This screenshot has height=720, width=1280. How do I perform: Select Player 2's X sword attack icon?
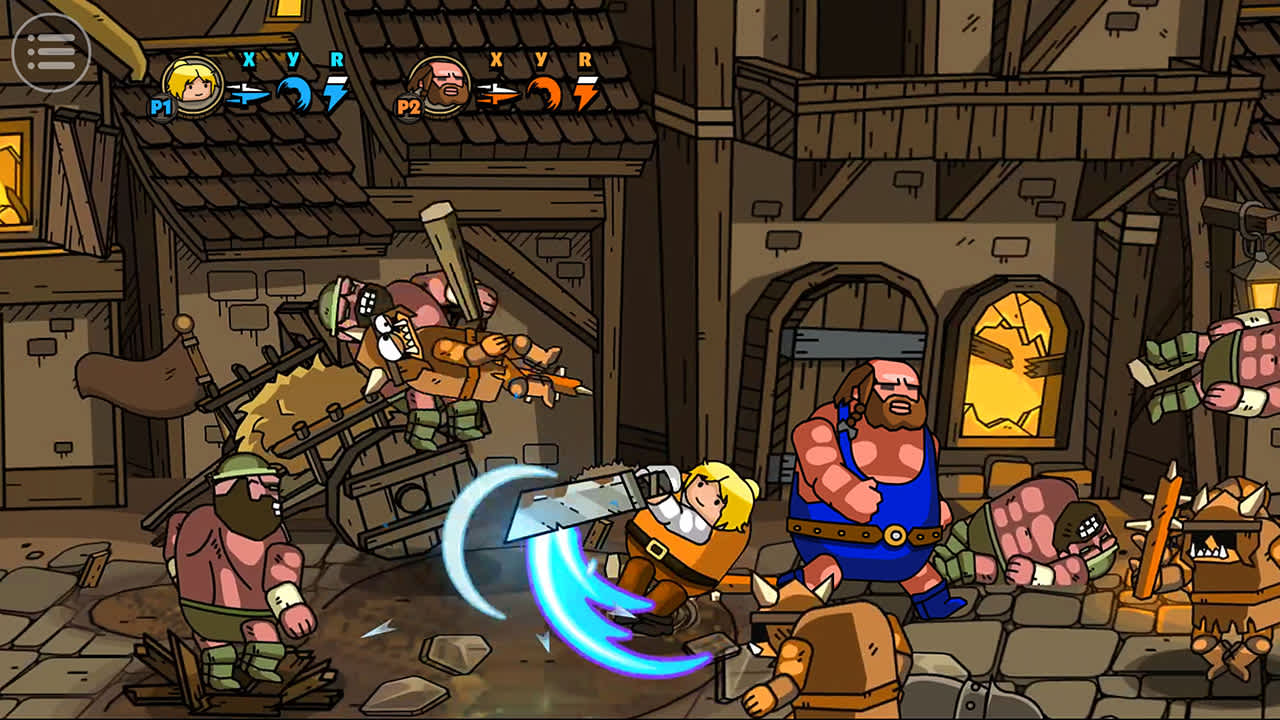(497, 91)
